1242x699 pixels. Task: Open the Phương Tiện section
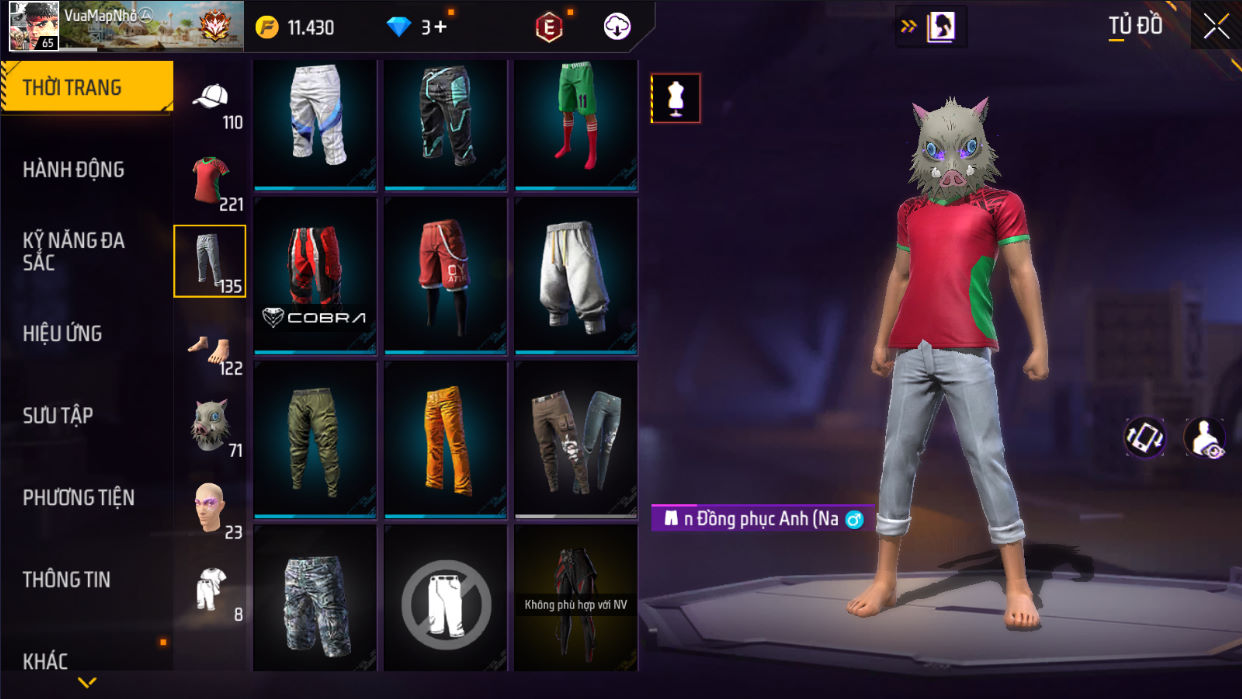tap(78, 498)
